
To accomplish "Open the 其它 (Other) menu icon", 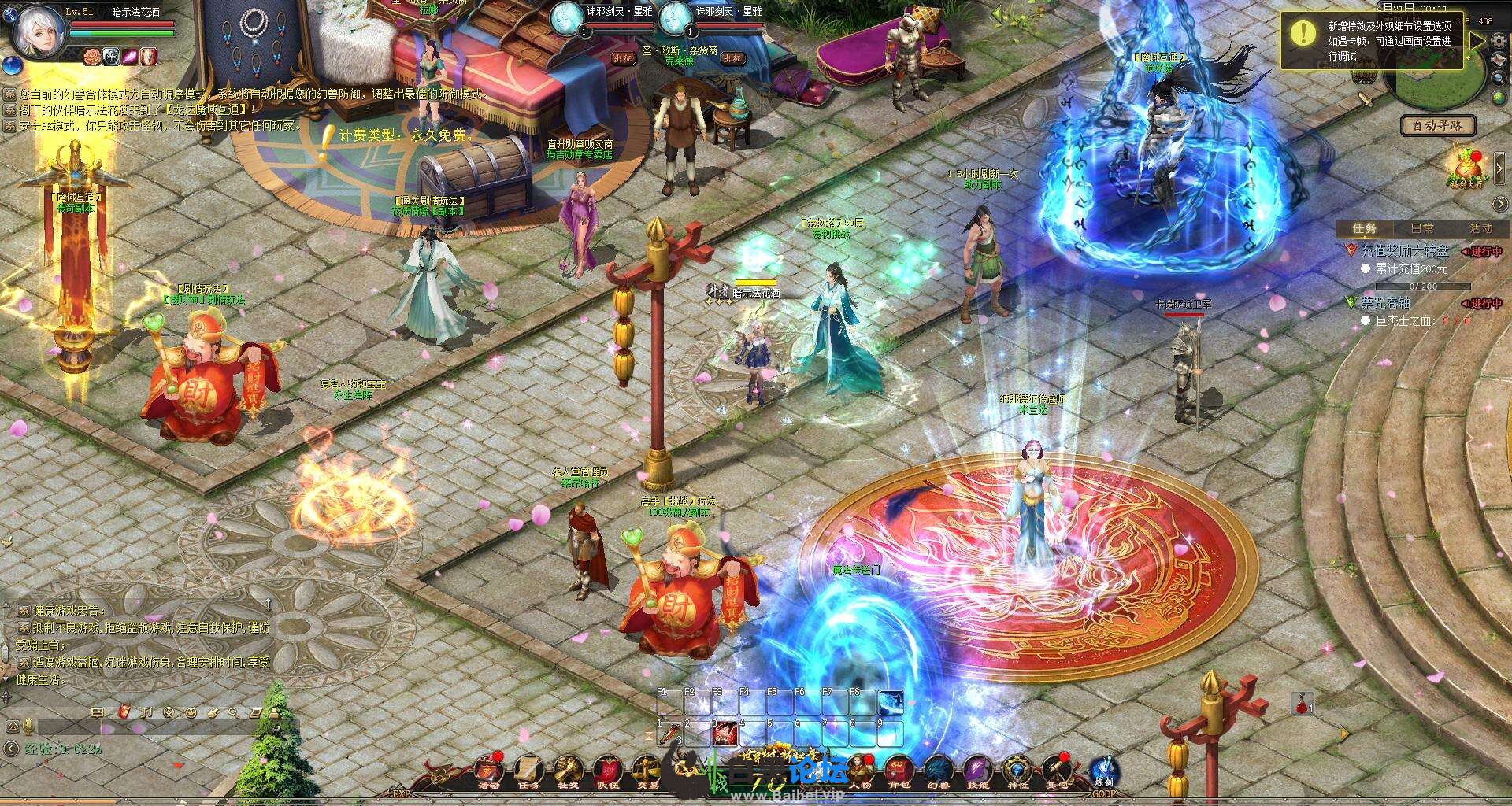I will 1058,771.
